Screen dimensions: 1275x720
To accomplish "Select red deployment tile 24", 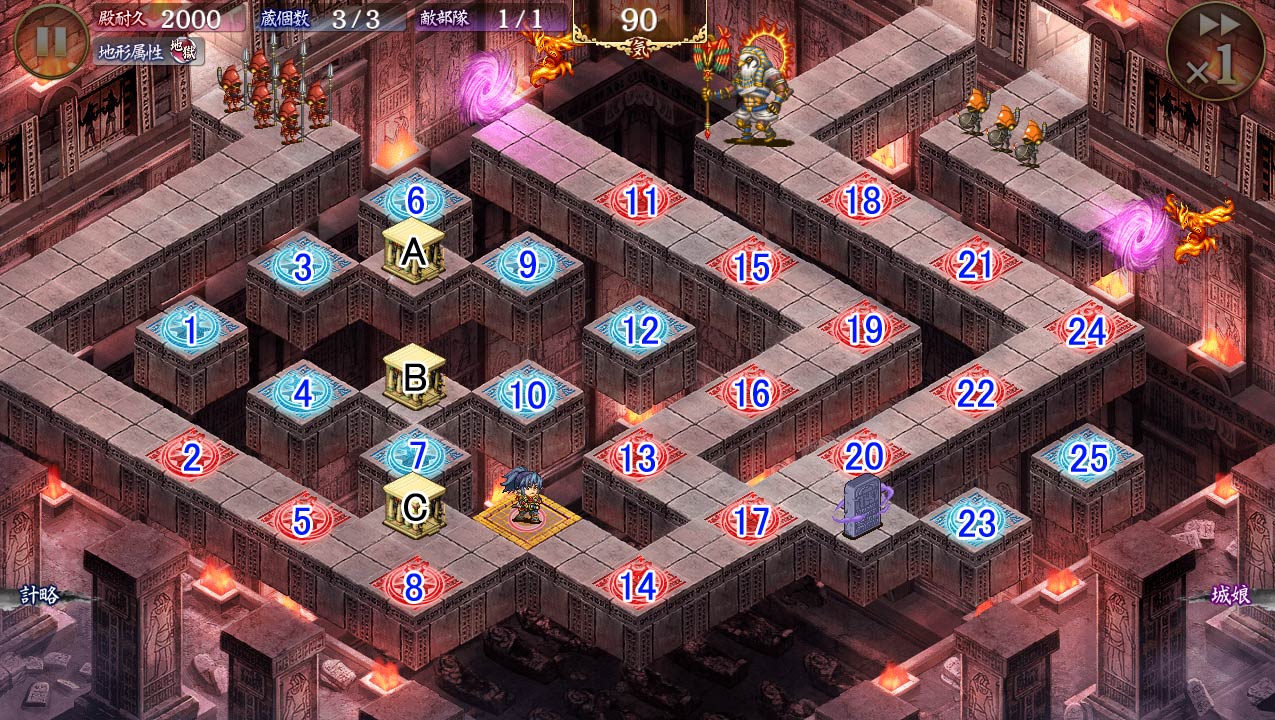I will pyautogui.click(x=1087, y=330).
